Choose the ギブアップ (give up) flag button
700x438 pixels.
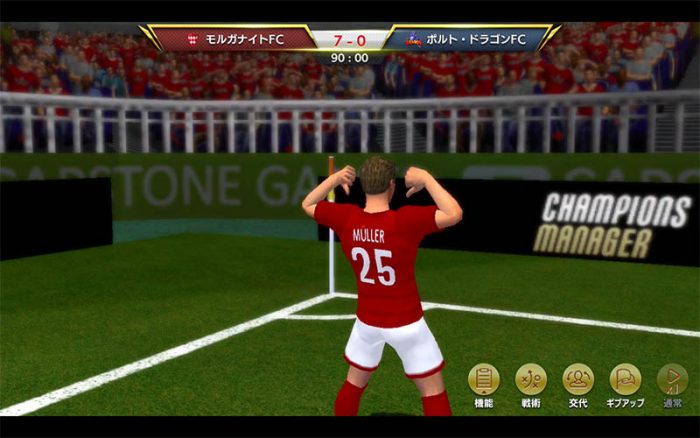(625, 380)
